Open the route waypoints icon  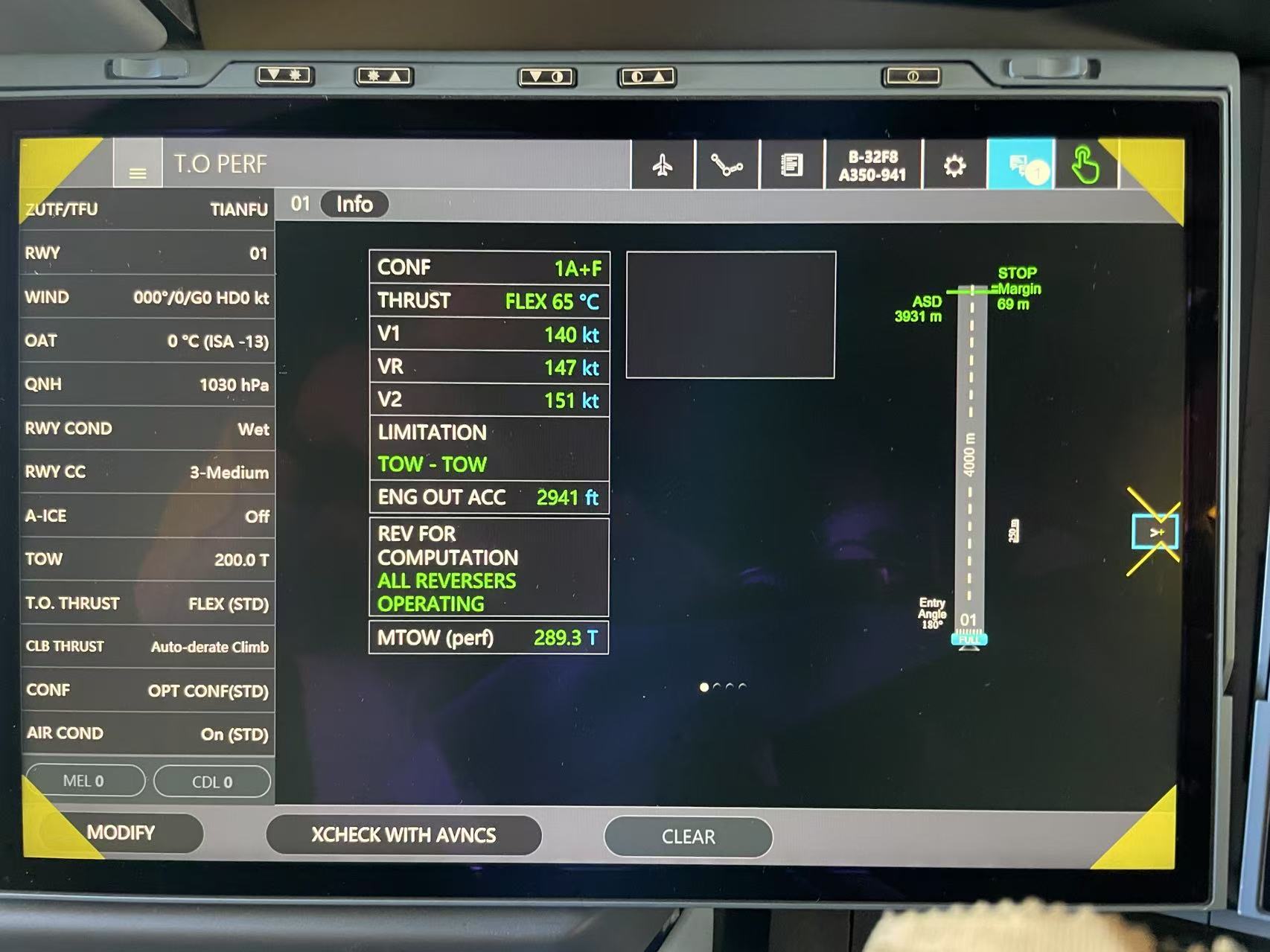(x=726, y=164)
